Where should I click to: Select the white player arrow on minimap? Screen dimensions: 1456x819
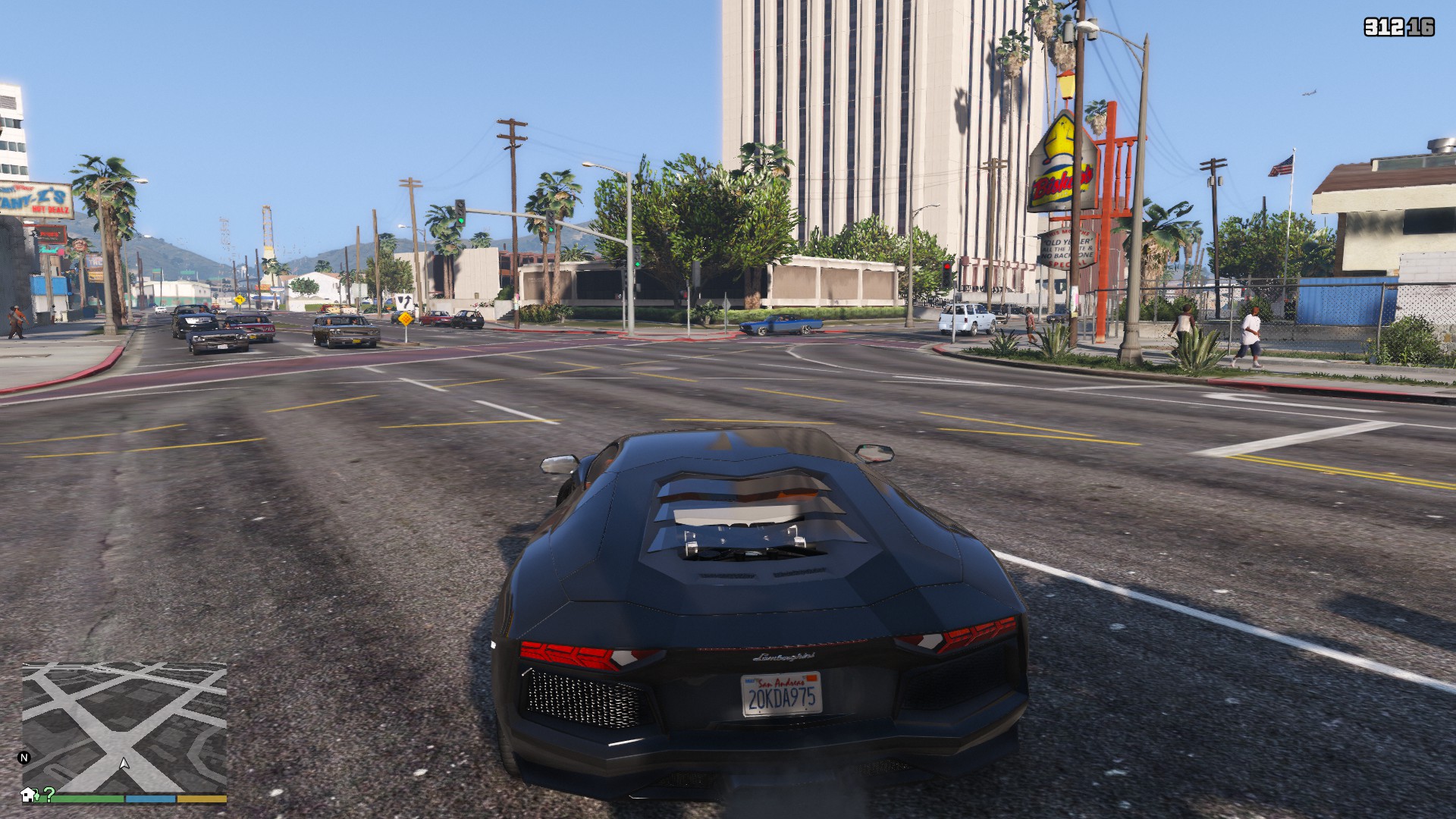tap(124, 763)
